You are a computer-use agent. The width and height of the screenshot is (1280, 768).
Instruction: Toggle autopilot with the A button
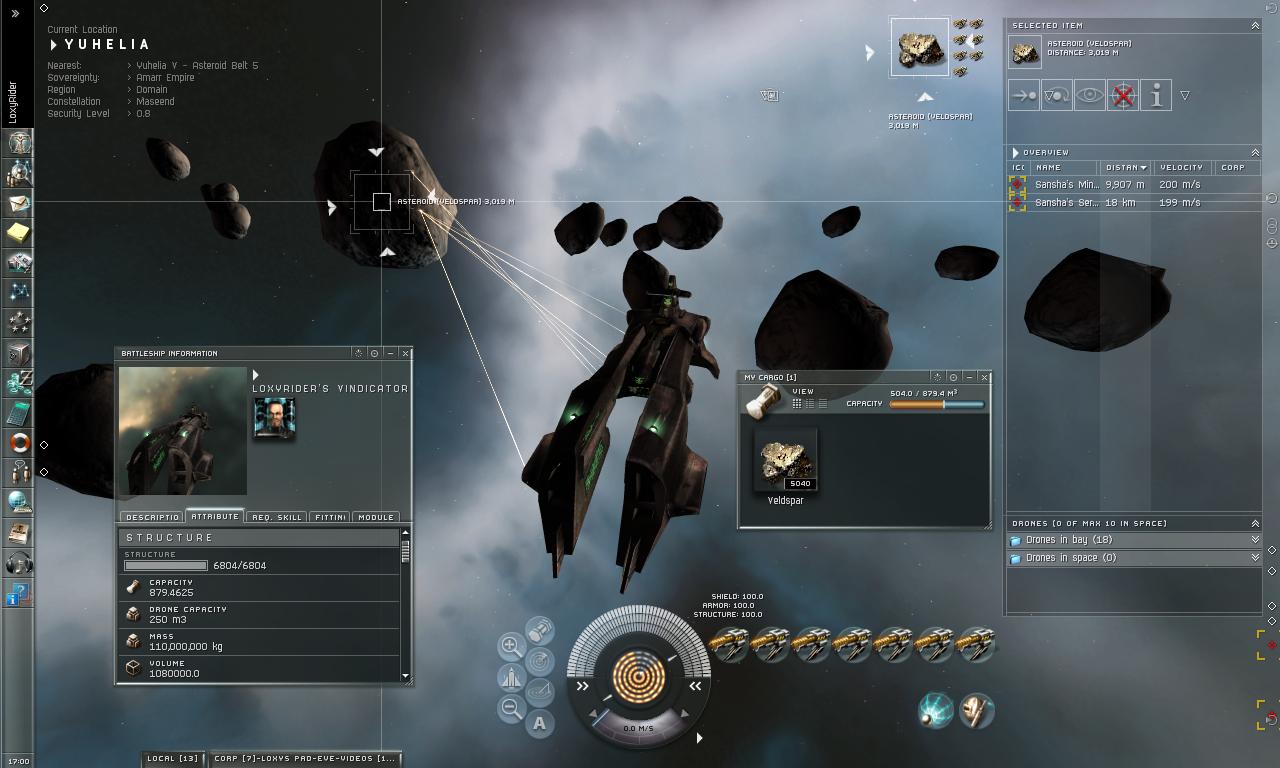tap(540, 723)
